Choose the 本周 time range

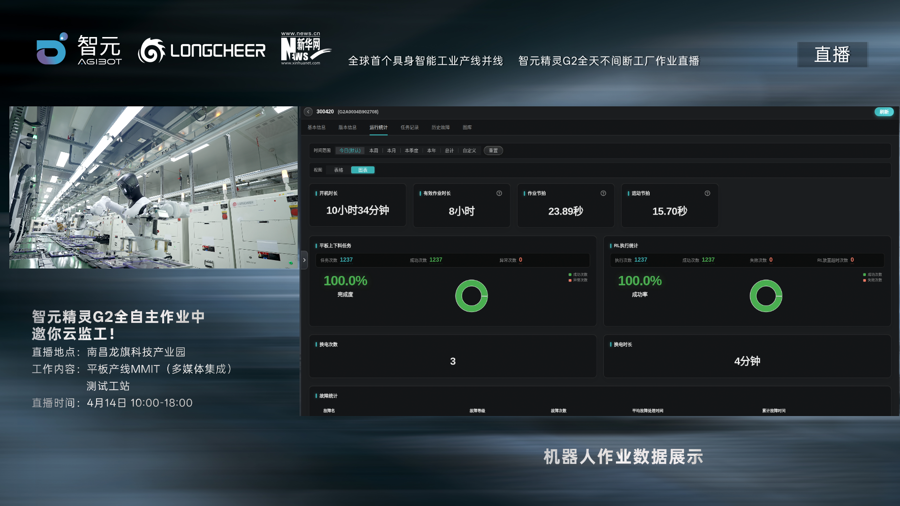click(374, 151)
